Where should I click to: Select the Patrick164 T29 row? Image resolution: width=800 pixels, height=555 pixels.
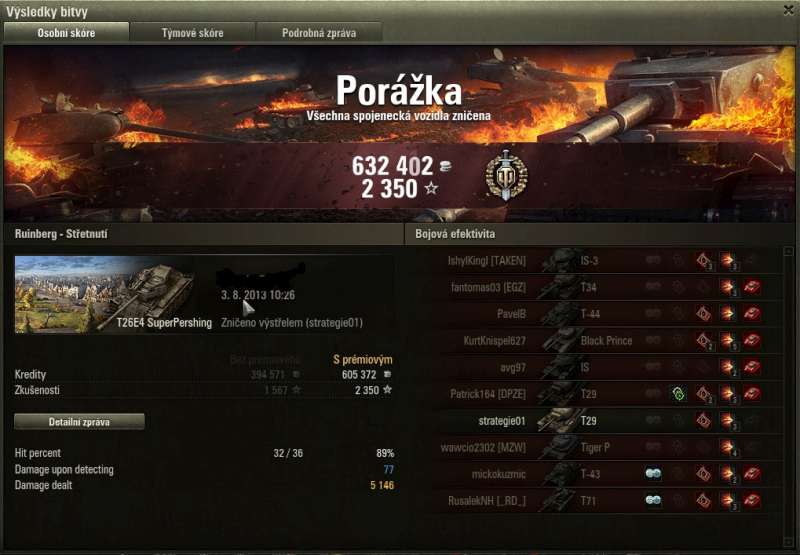pos(600,394)
